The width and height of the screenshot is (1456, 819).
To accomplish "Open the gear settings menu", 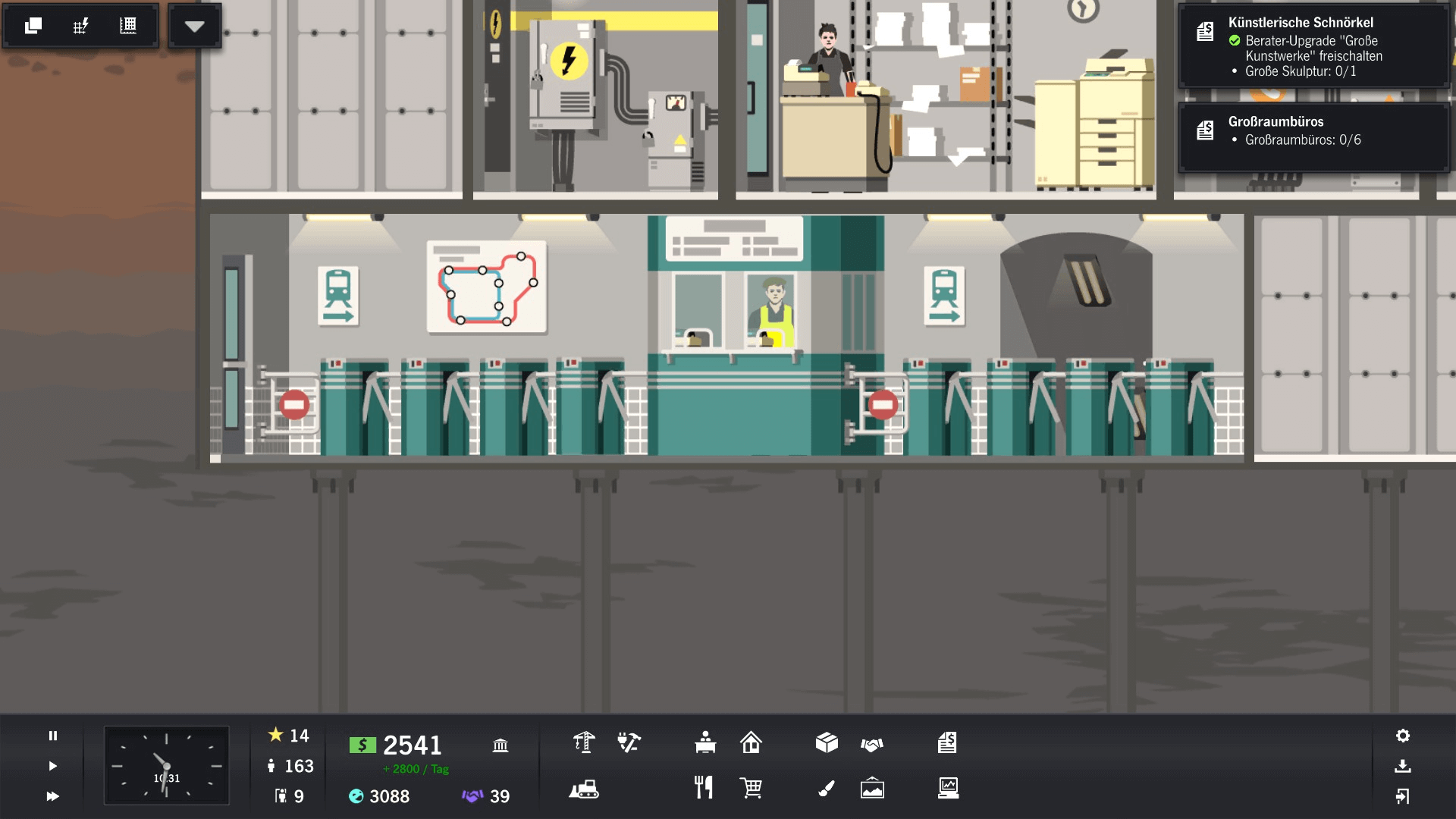I will point(1403,736).
